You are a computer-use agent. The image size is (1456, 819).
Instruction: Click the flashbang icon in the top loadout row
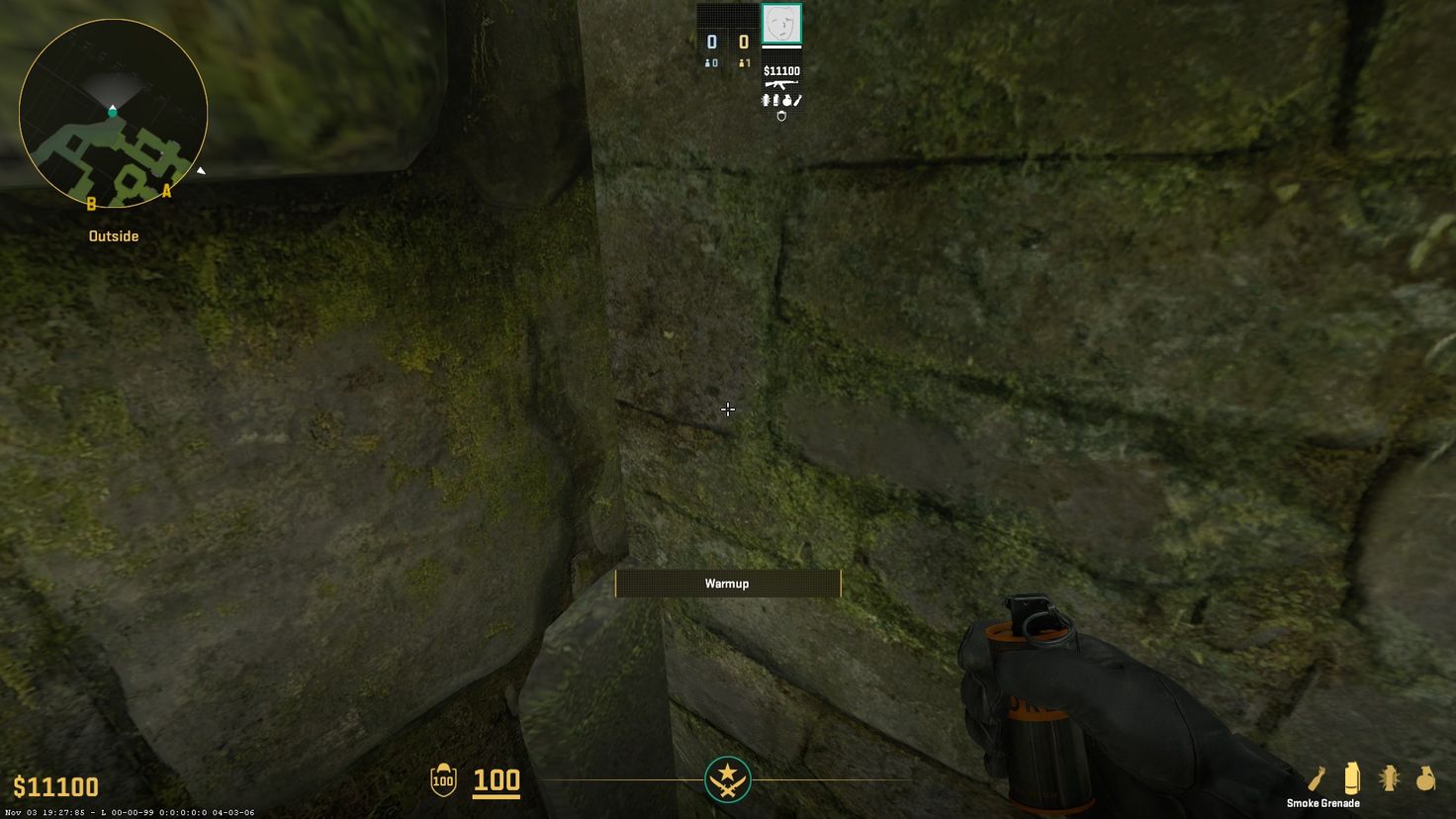(766, 101)
